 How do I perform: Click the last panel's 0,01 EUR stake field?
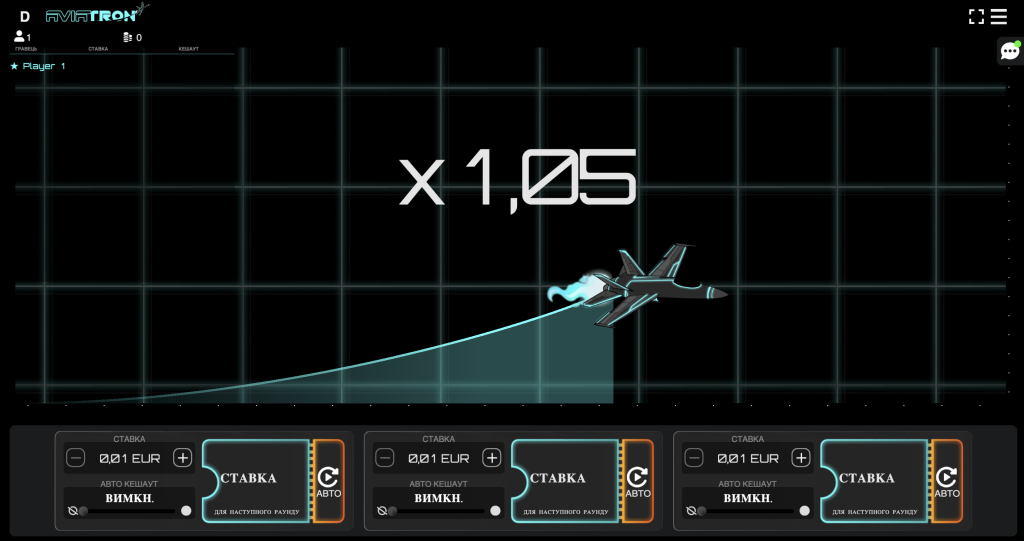tap(747, 458)
